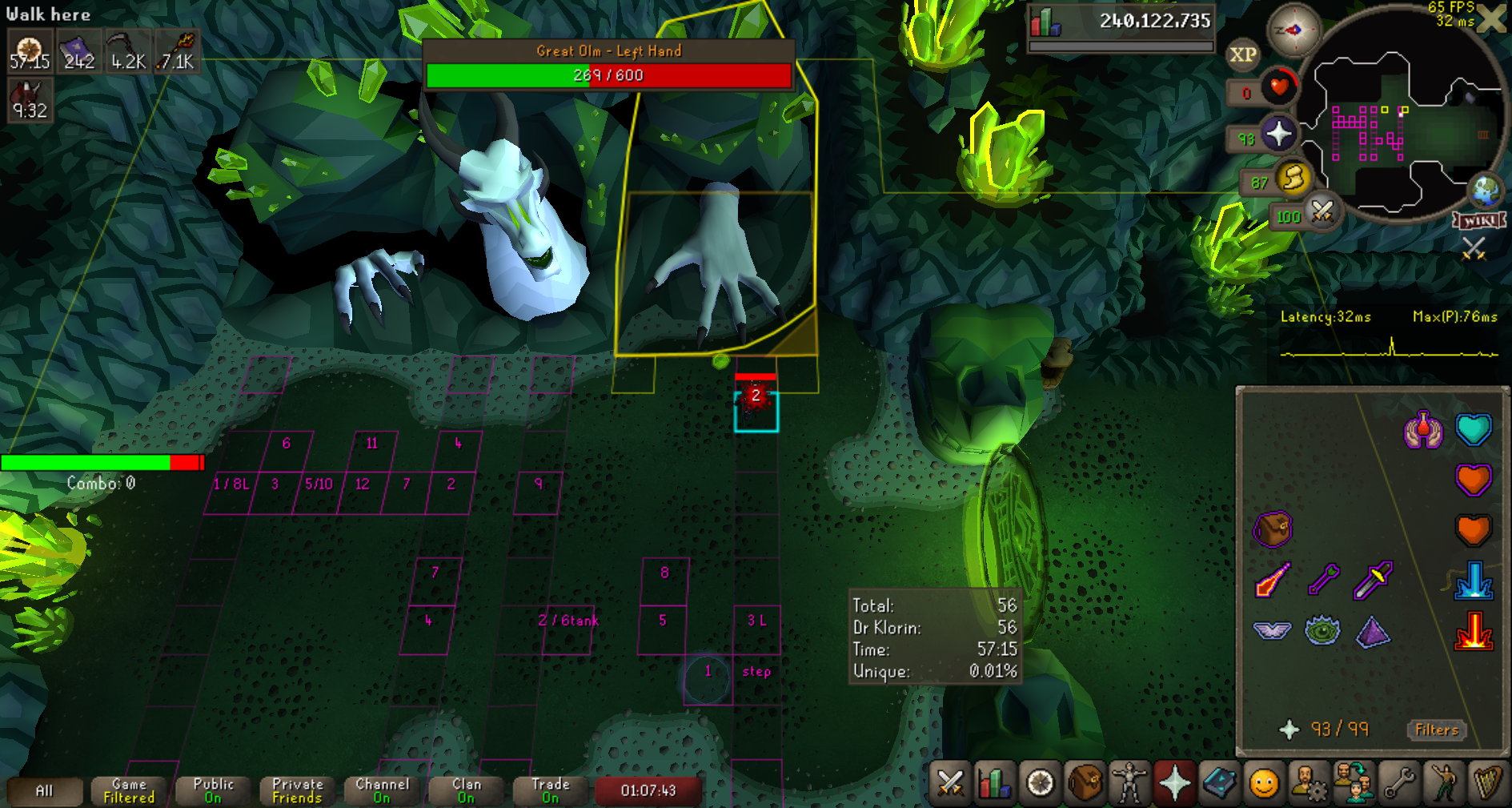Toggle run with the boot orb
This screenshot has height=808, width=1512.
(x=1293, y=179)
